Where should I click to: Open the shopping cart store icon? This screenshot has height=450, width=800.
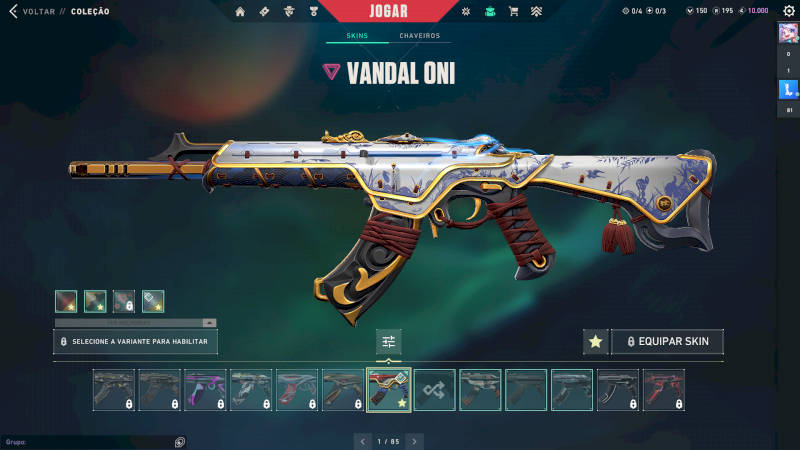513,12
